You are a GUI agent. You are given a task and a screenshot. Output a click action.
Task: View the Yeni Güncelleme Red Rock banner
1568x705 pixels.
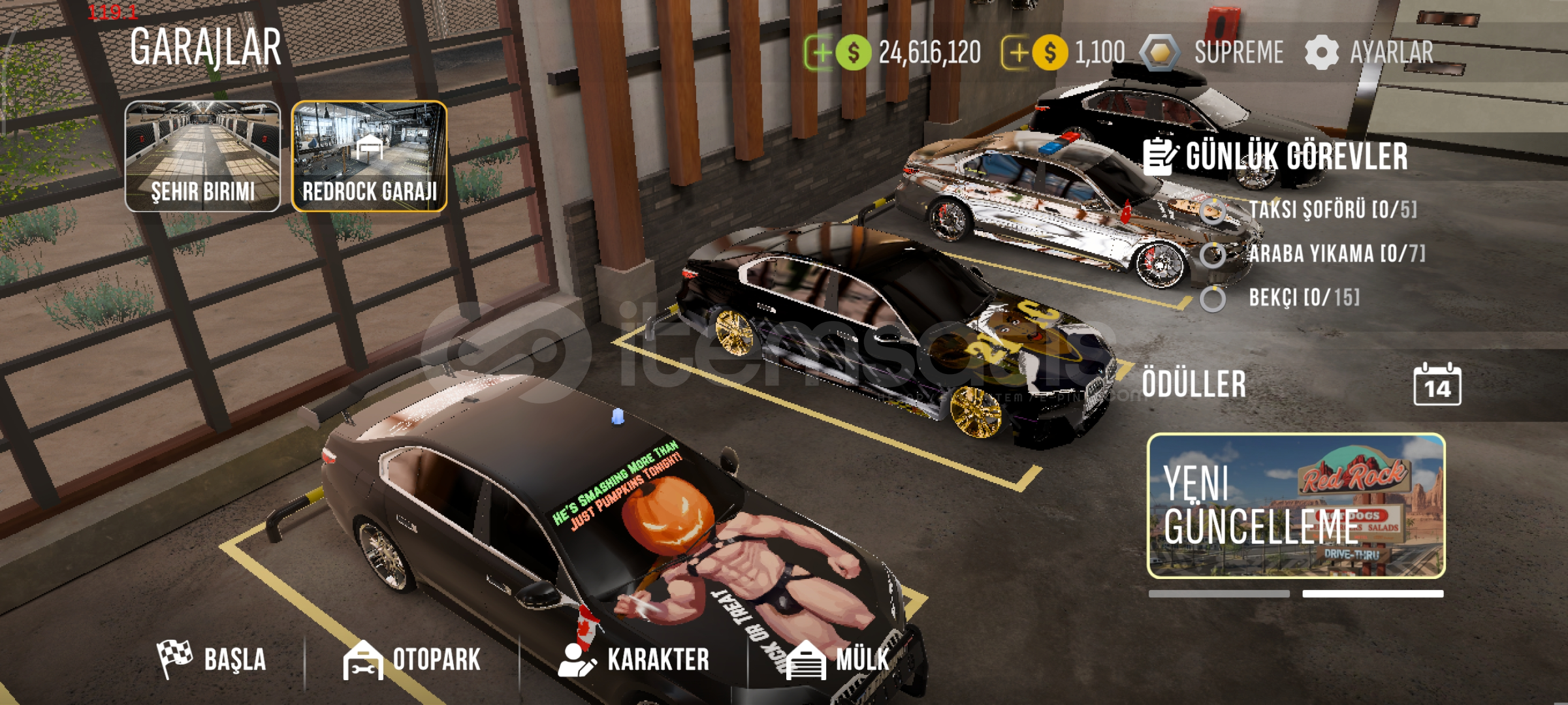(x=1296, y=506)
